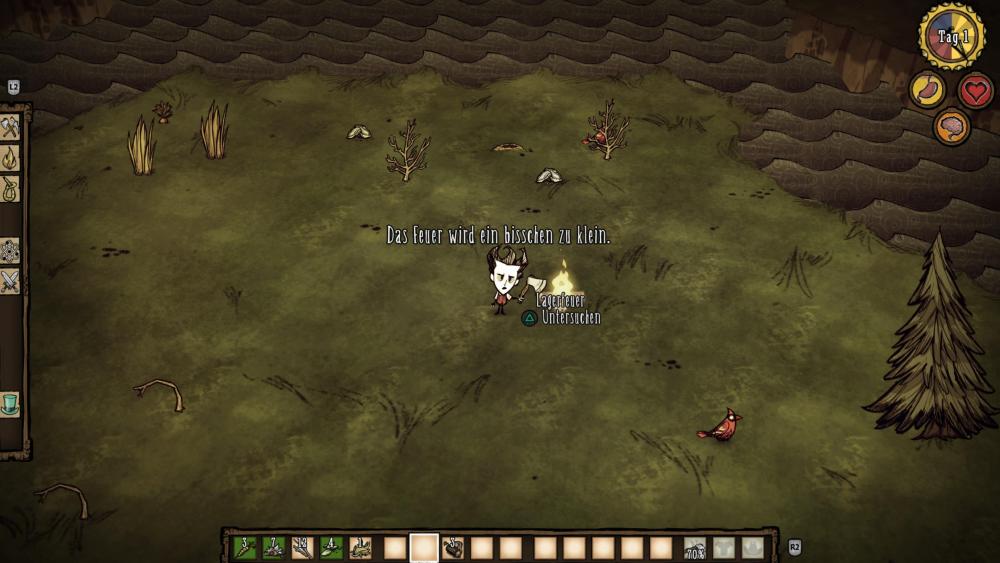Select the inventory stack showing 12 items

coord(302,547)
